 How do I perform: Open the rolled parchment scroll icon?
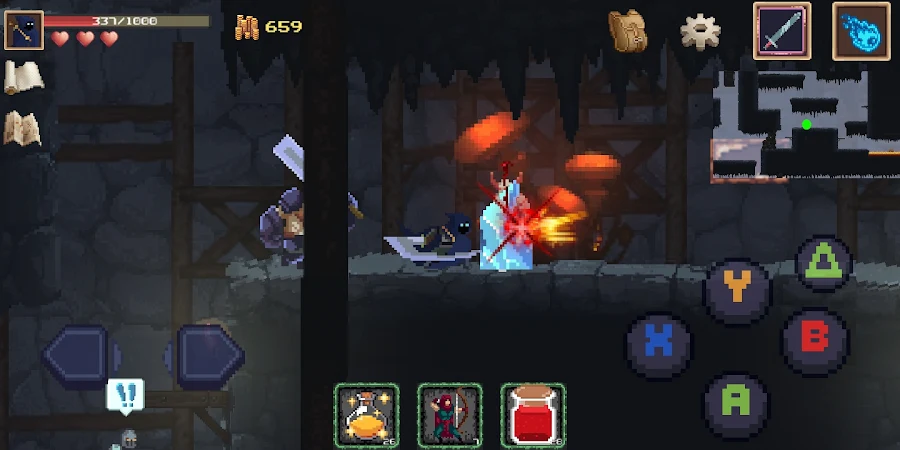click(22, 78)
